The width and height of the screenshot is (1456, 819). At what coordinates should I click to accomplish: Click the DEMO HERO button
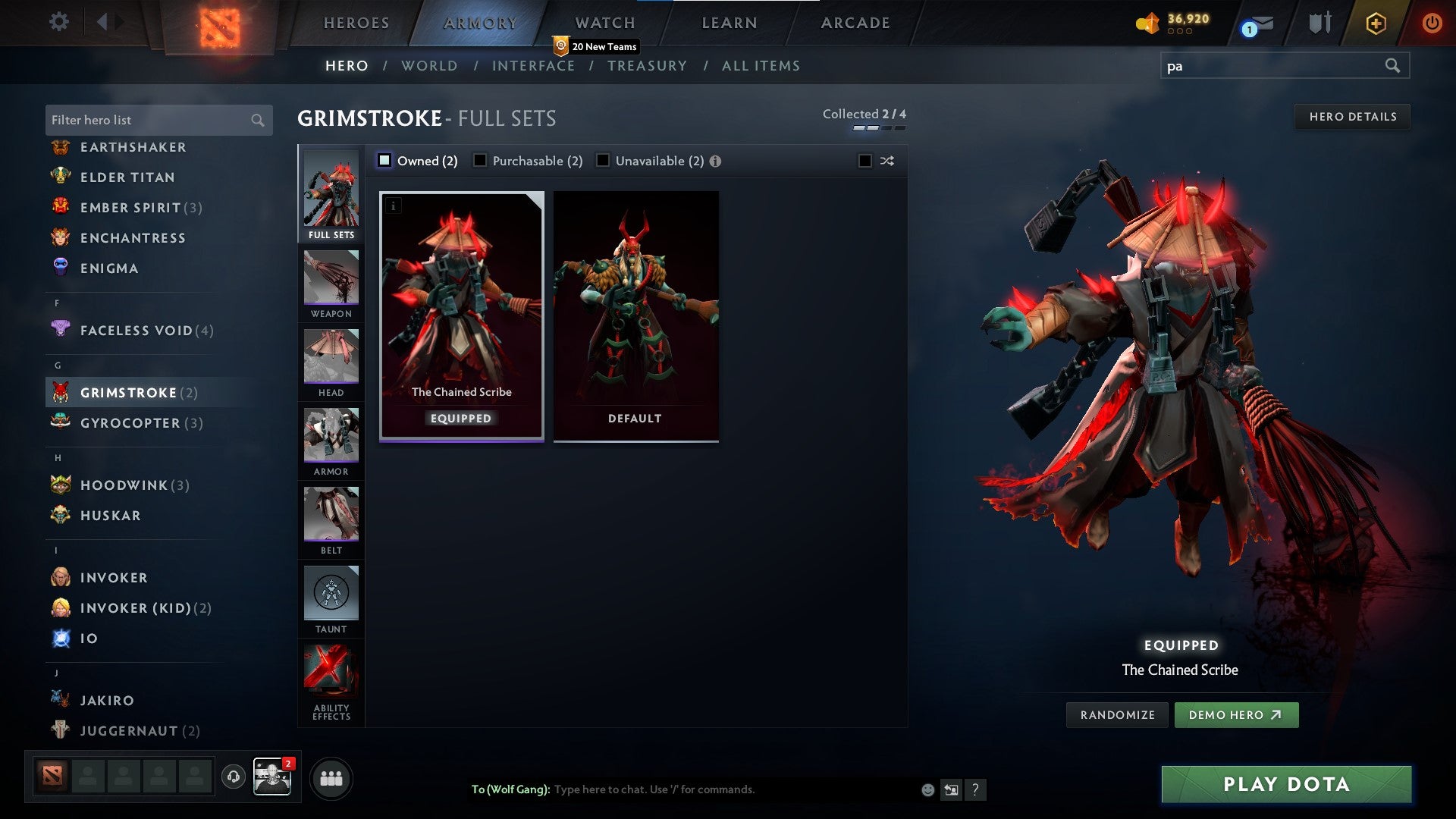tap(1236, 714)
